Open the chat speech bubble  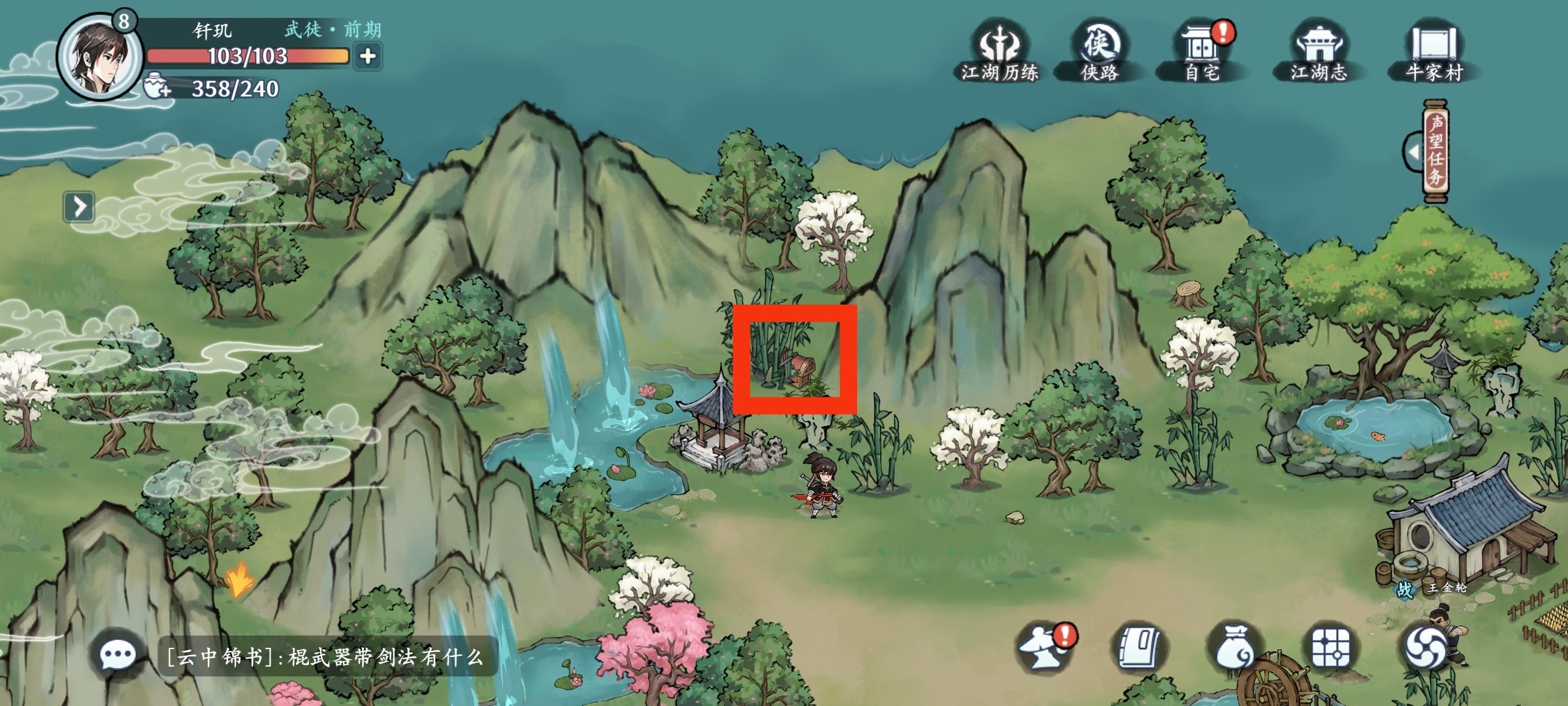pyautogui.click(x=118, y=654)
